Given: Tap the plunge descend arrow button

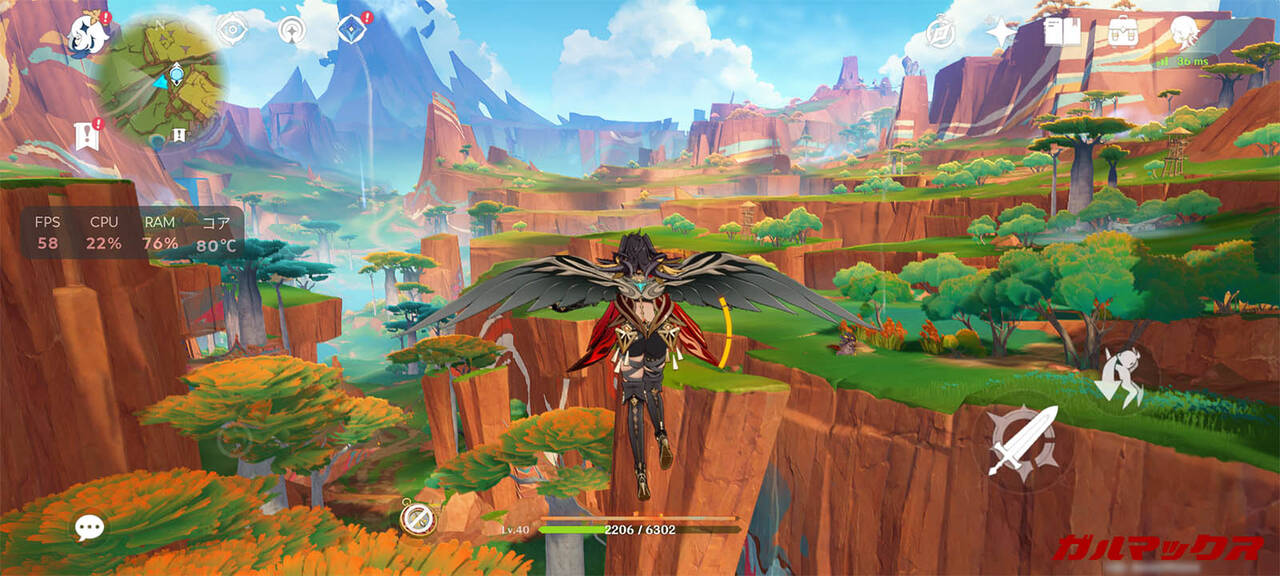Looking at the screenshot, I should [x=1119, y=379].
